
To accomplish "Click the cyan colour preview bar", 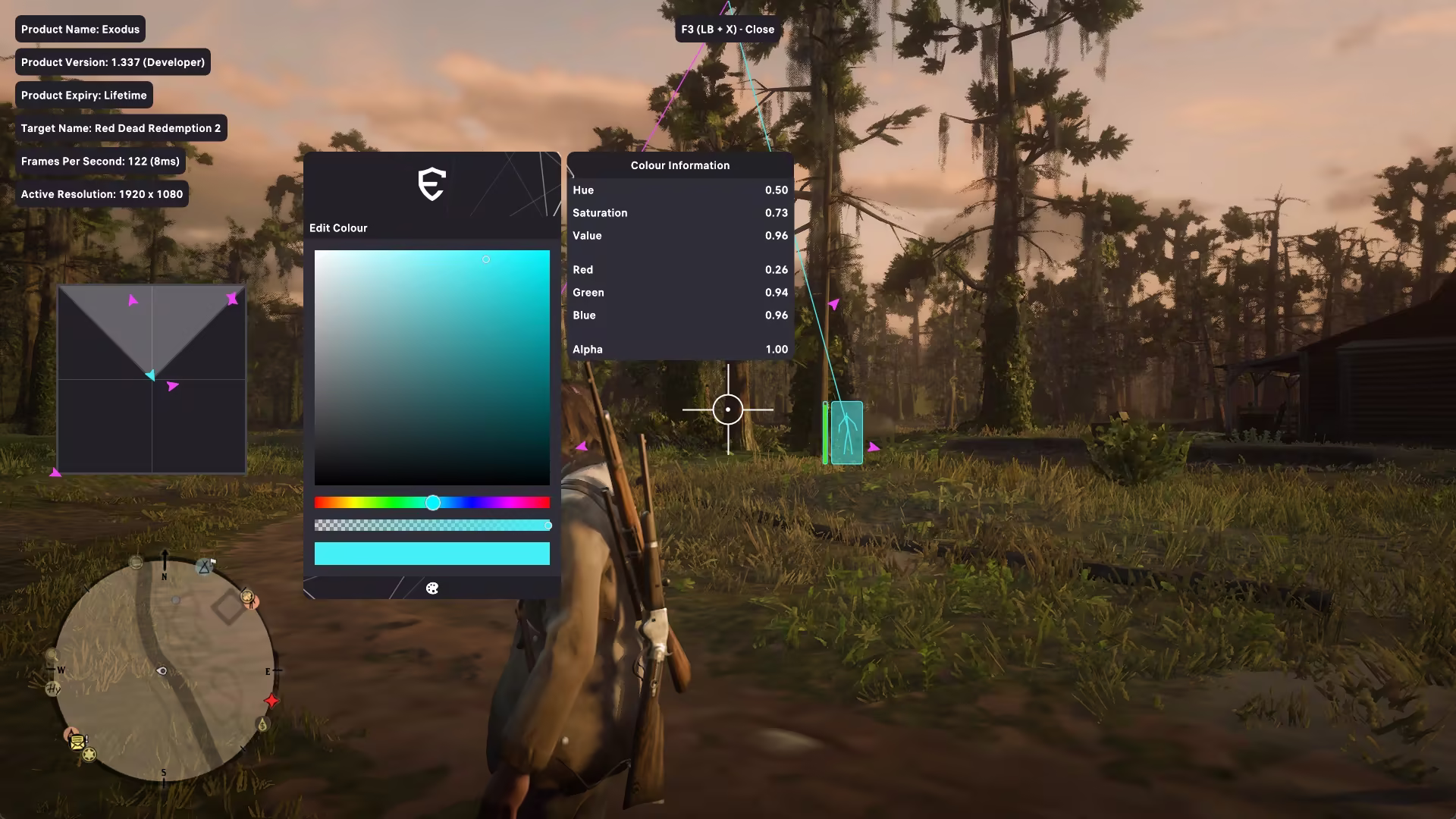I will [x=431, y=554].
